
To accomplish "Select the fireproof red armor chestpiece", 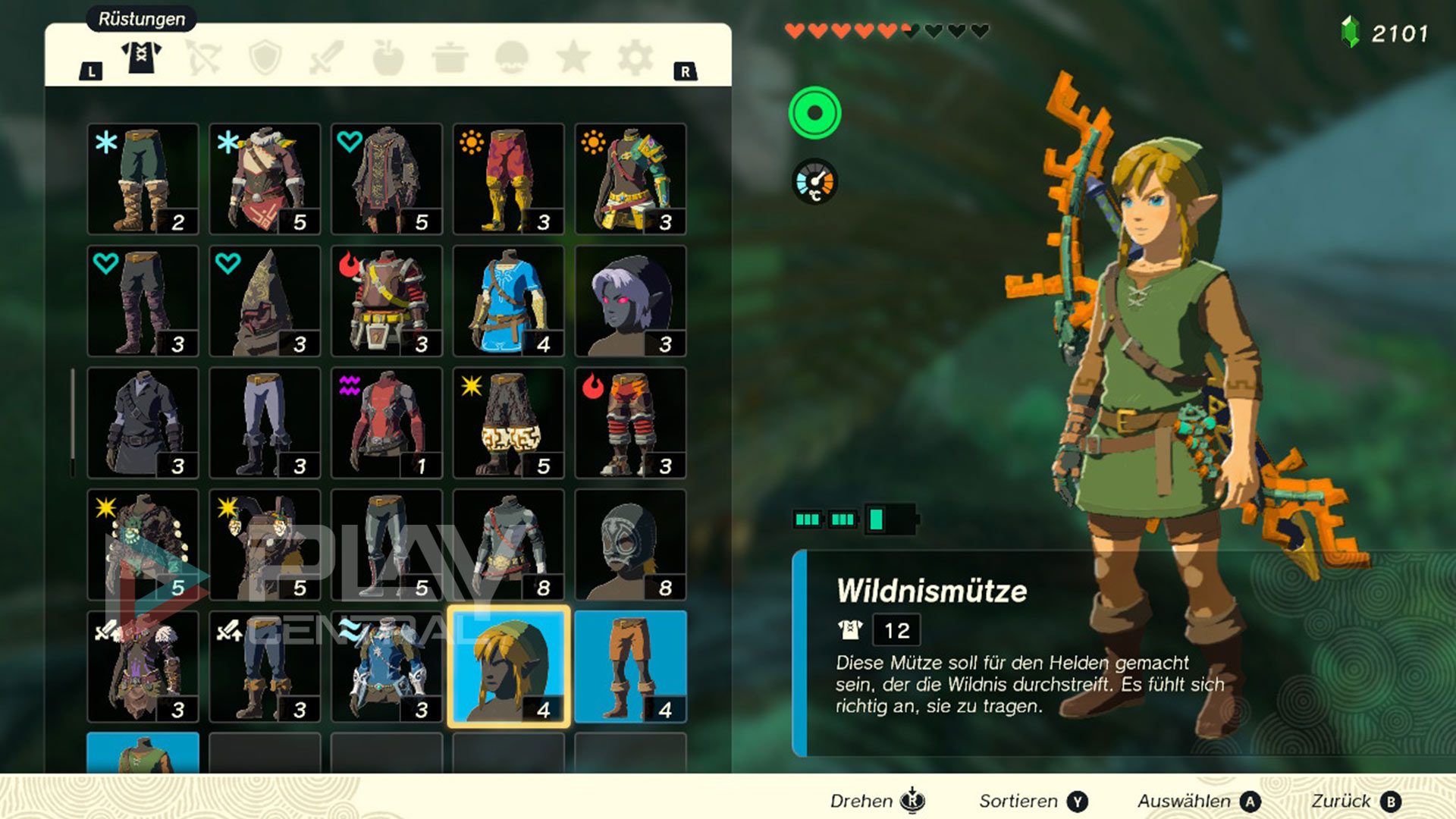I will pos(386,300).
